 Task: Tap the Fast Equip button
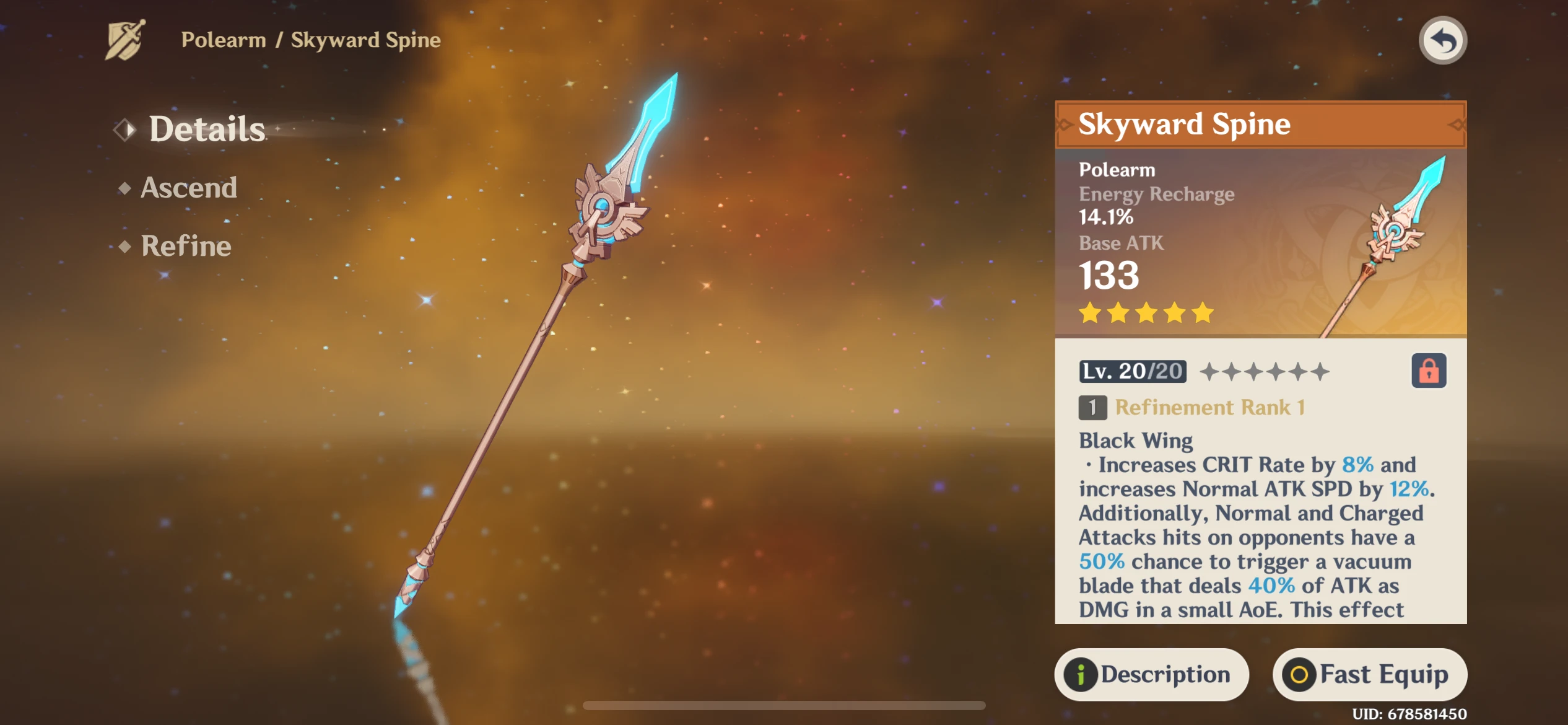[x=1369, y=674]
